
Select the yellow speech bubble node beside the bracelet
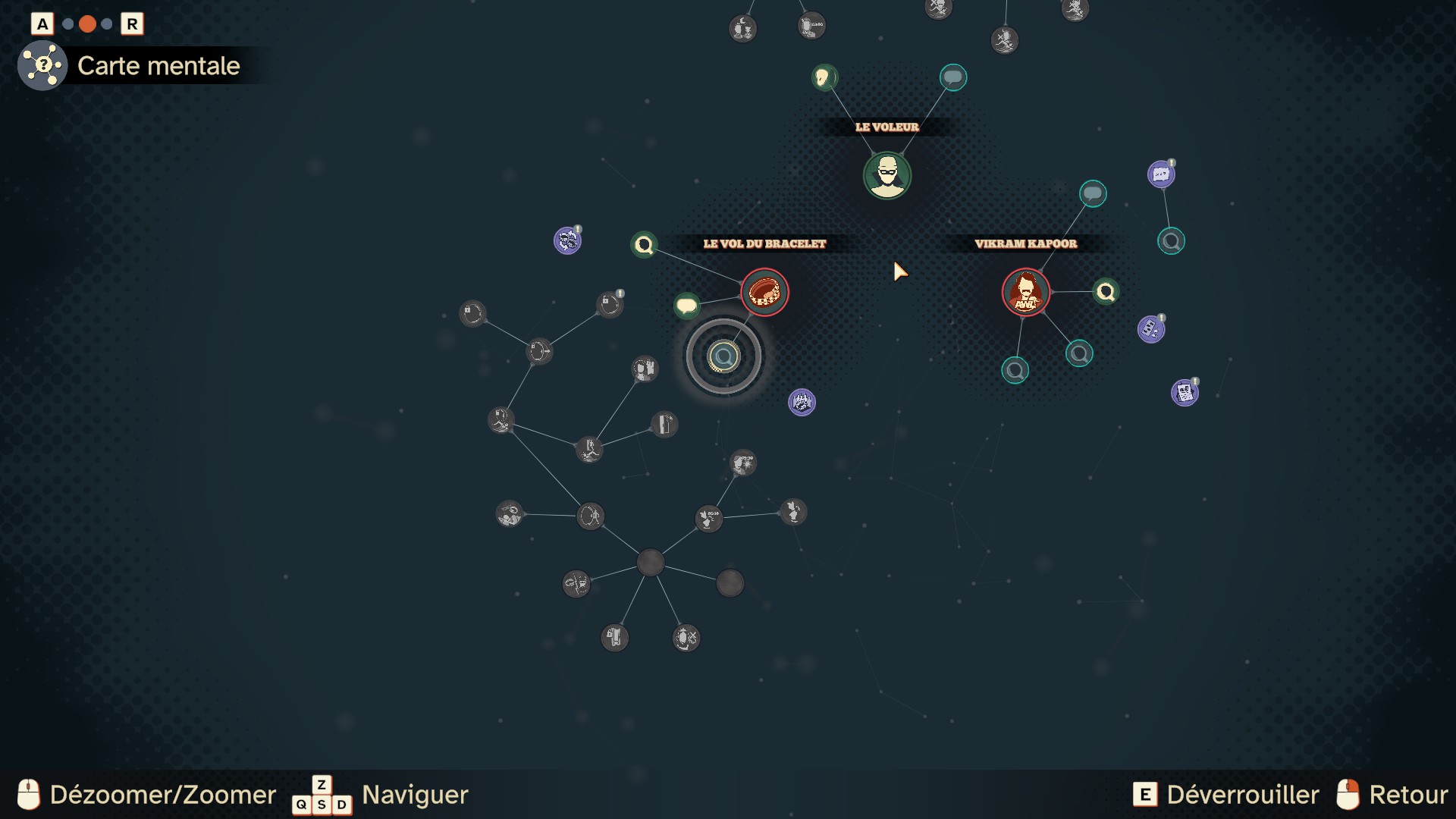(x=687, y=306)
